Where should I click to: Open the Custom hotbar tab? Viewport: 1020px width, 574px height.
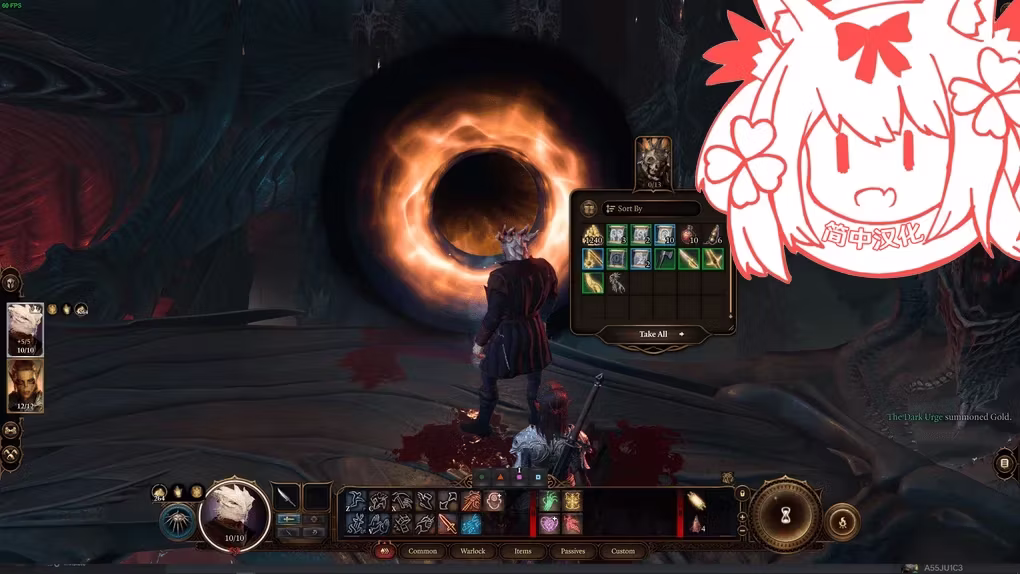(x=623, y=551)
